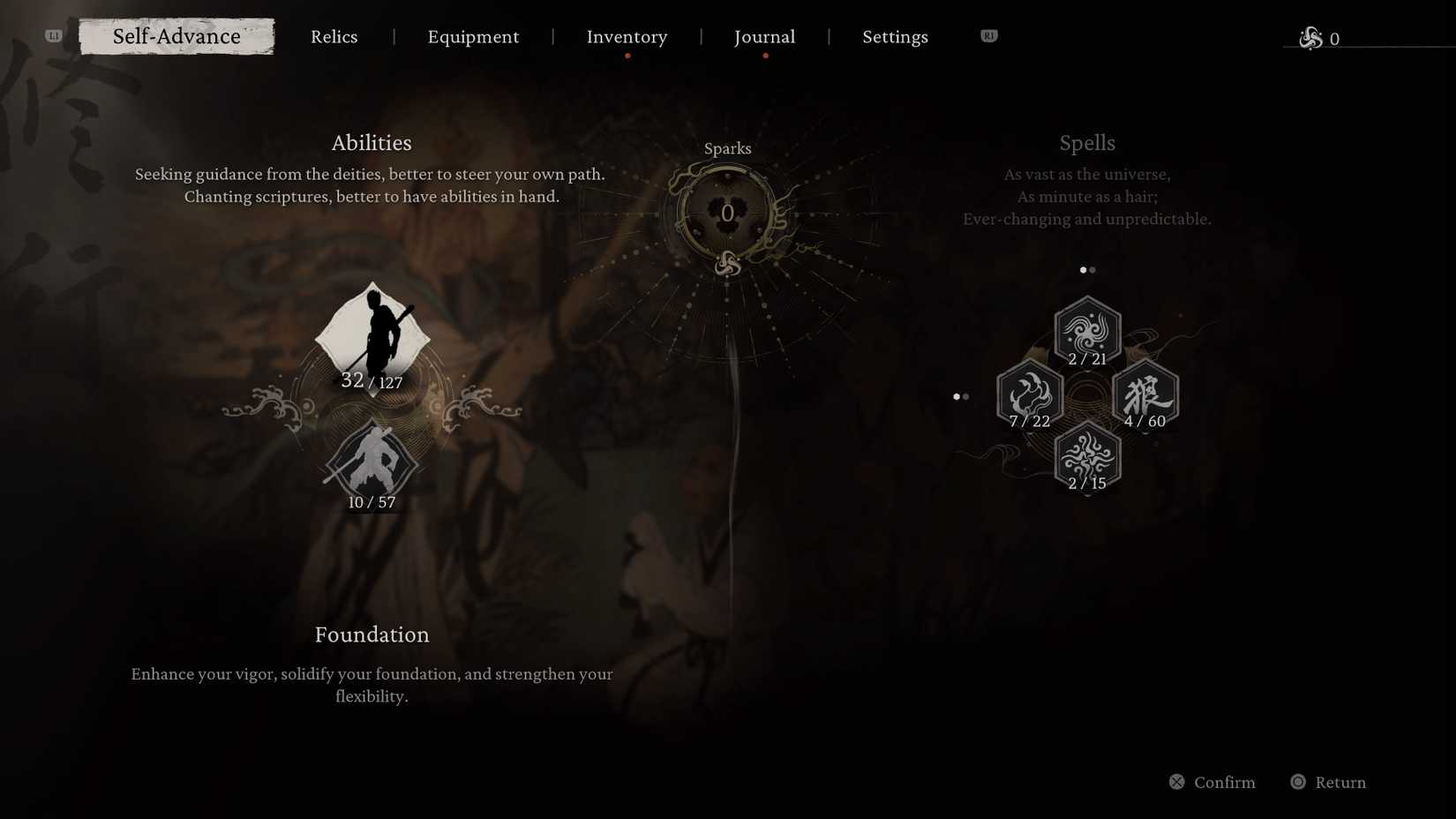Click the Sparks circular emblem
This screenshot has height=819, width=1456.
pyautogui.click(x=726, y=213)
